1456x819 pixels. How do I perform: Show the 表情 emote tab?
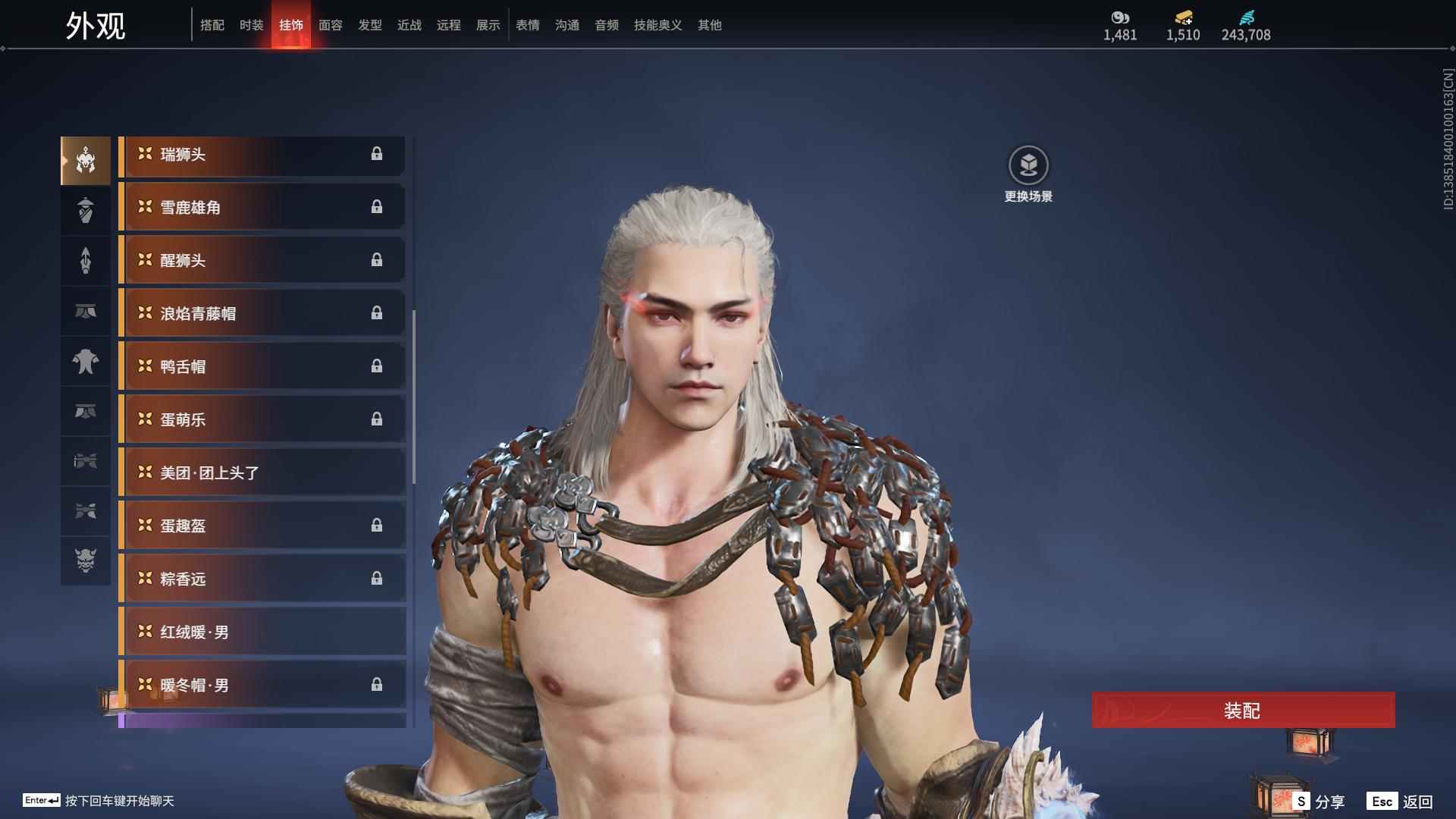[x=527, y=25]
